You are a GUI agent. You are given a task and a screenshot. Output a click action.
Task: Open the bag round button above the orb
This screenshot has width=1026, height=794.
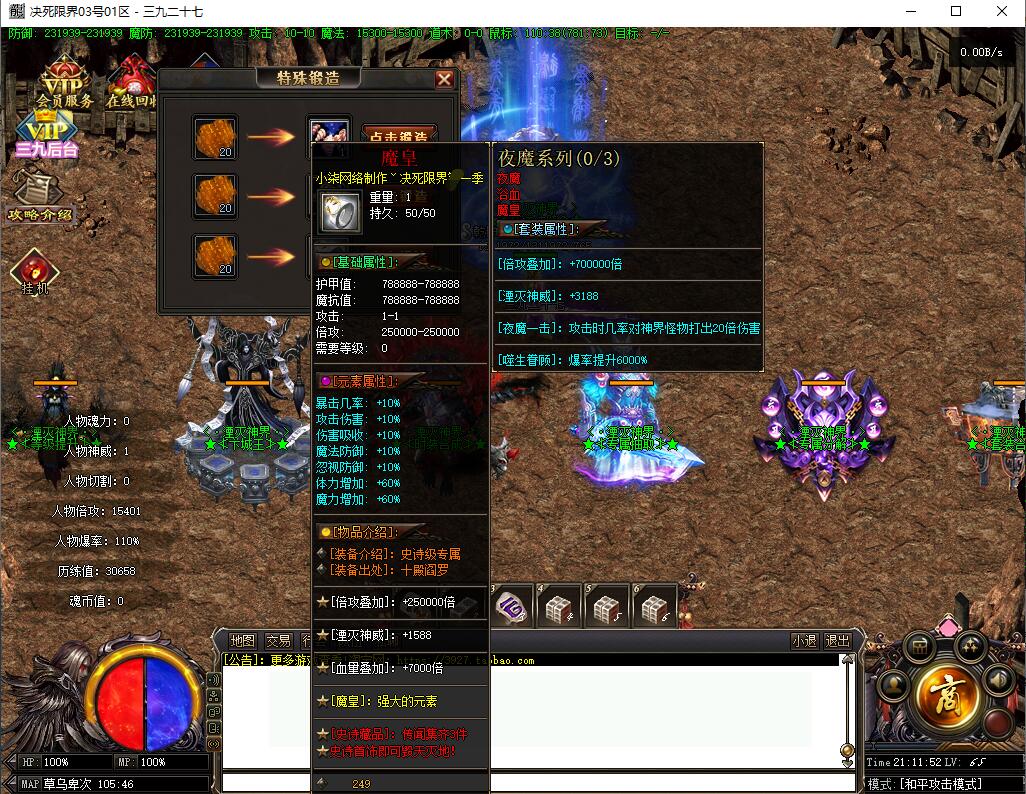click(x=919, y=647)
